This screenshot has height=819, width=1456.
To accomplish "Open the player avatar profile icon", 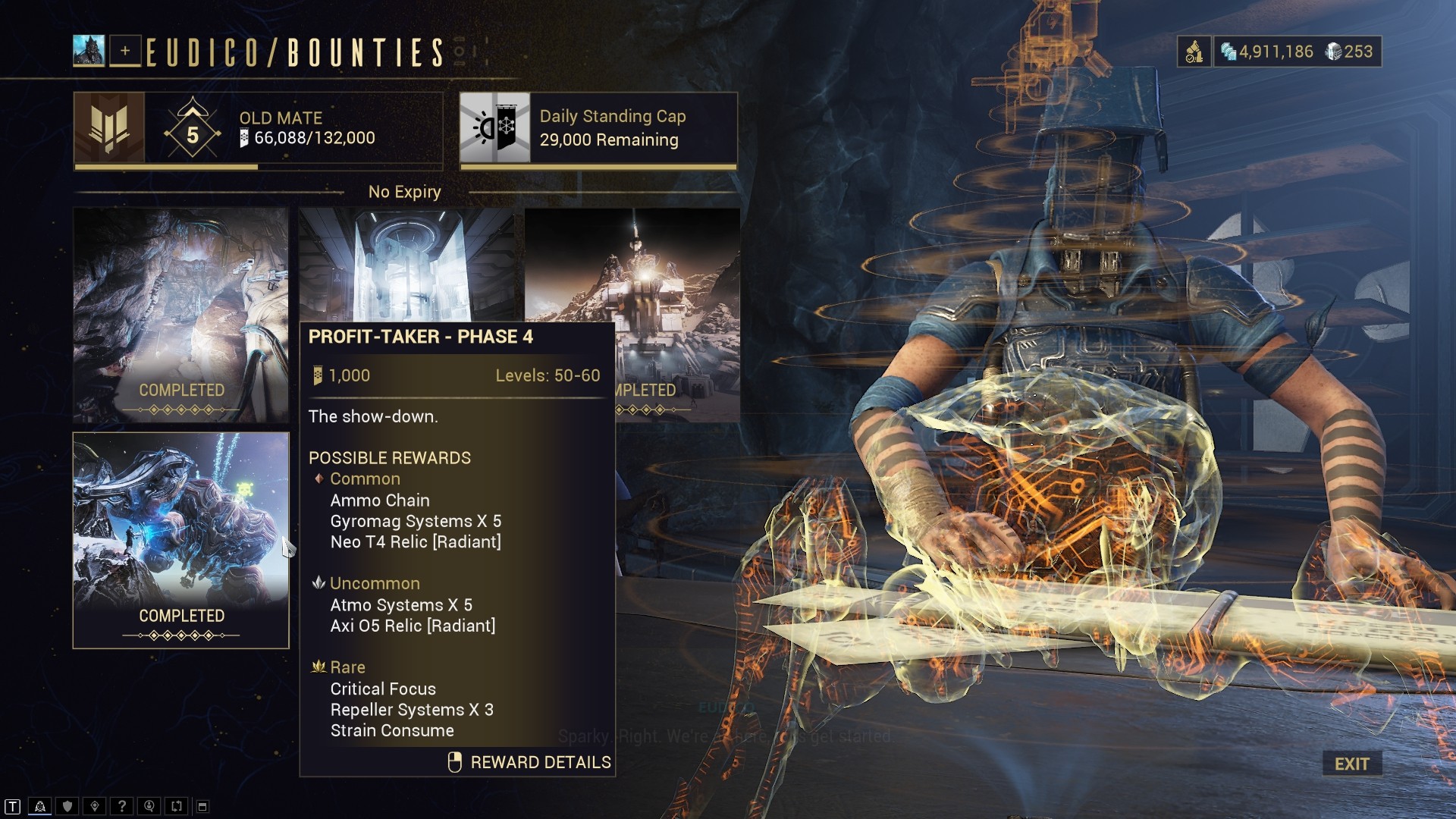I will pyautogui.click(x=89, y=51).
